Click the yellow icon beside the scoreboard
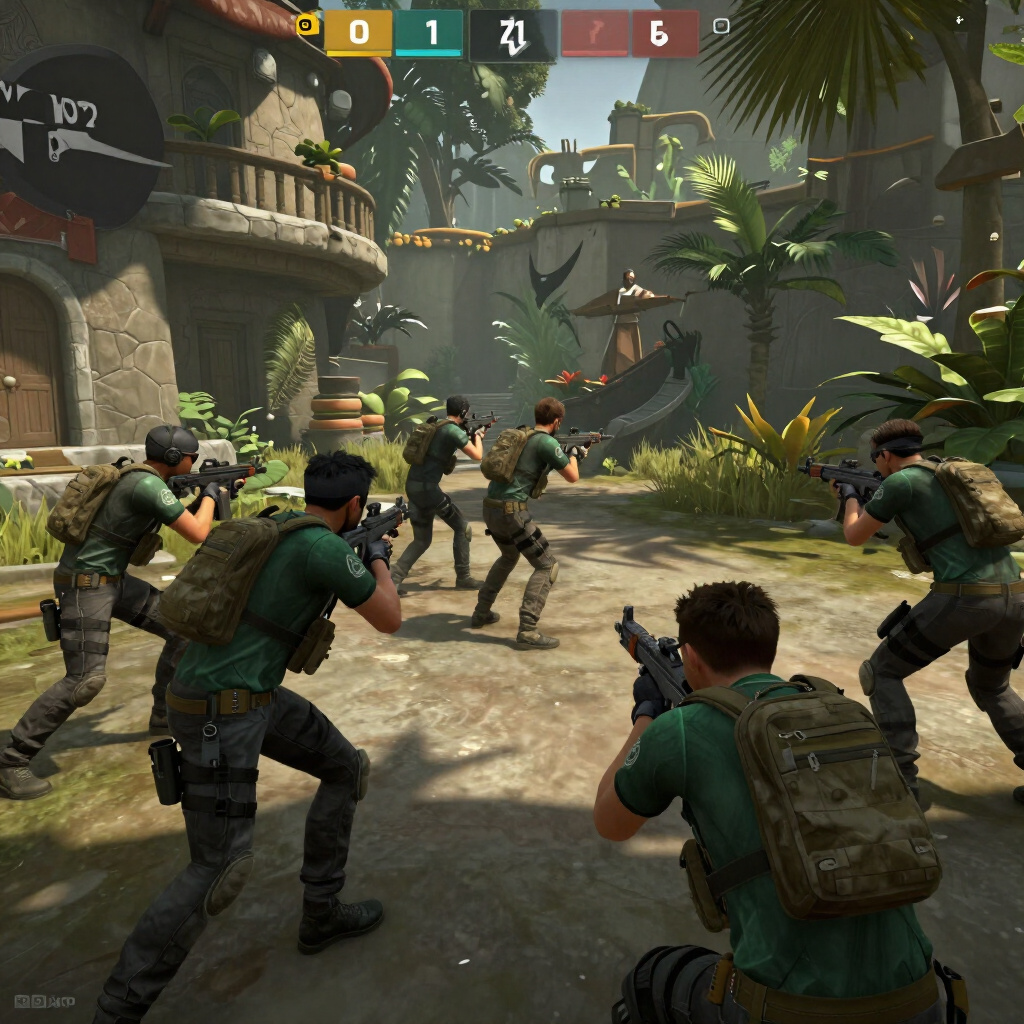The height and width of the screenshot is (1024, 1024). point(308,26)
